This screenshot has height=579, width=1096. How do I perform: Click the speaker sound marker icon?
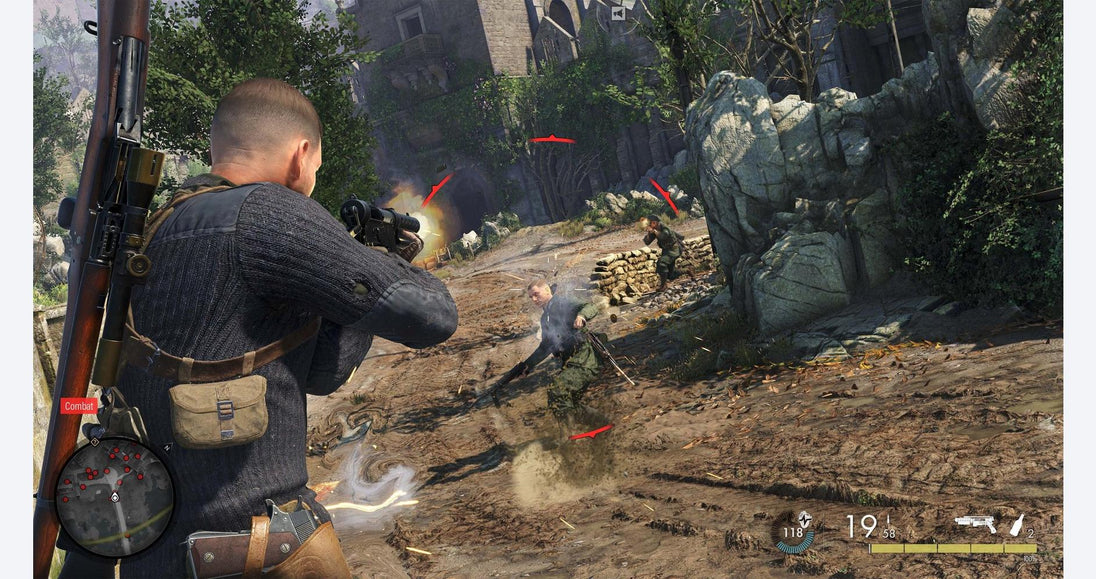tap(618, 13)
